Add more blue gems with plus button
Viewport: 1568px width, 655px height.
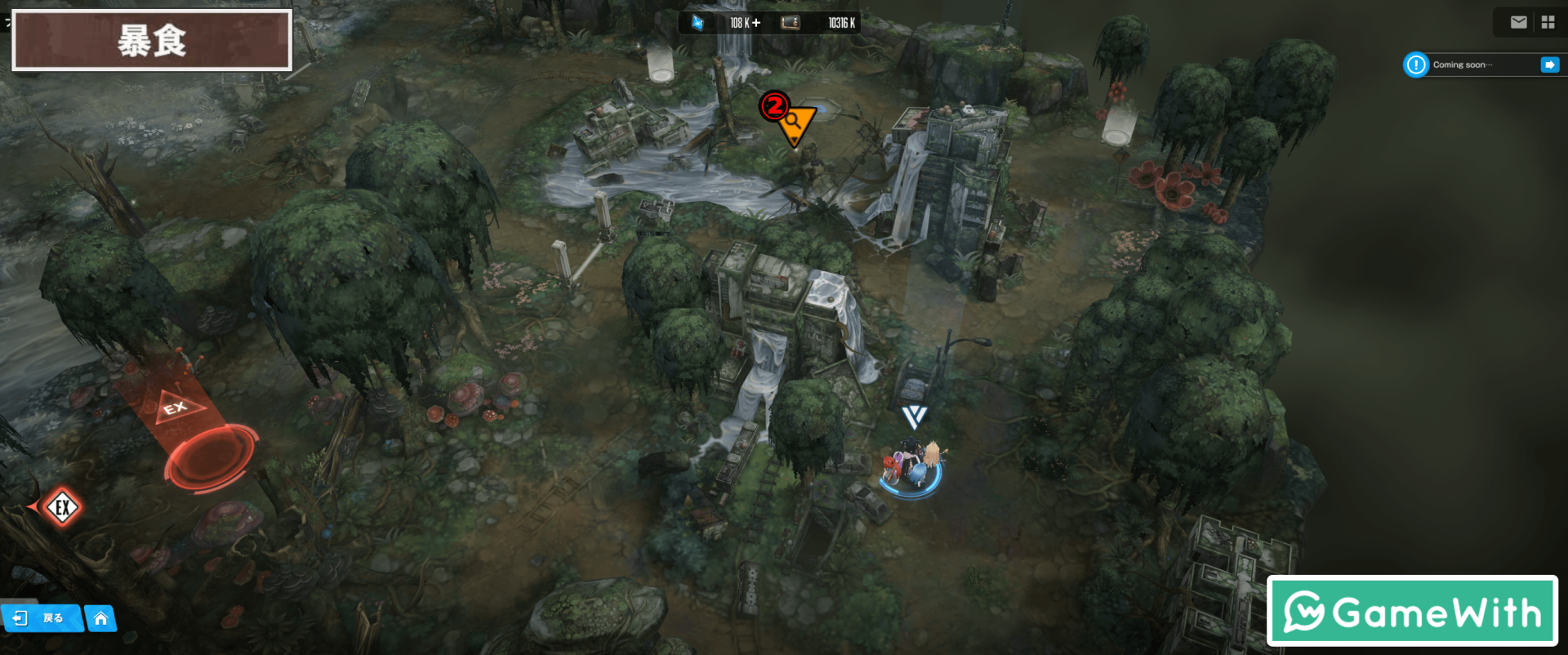(756, 23)
